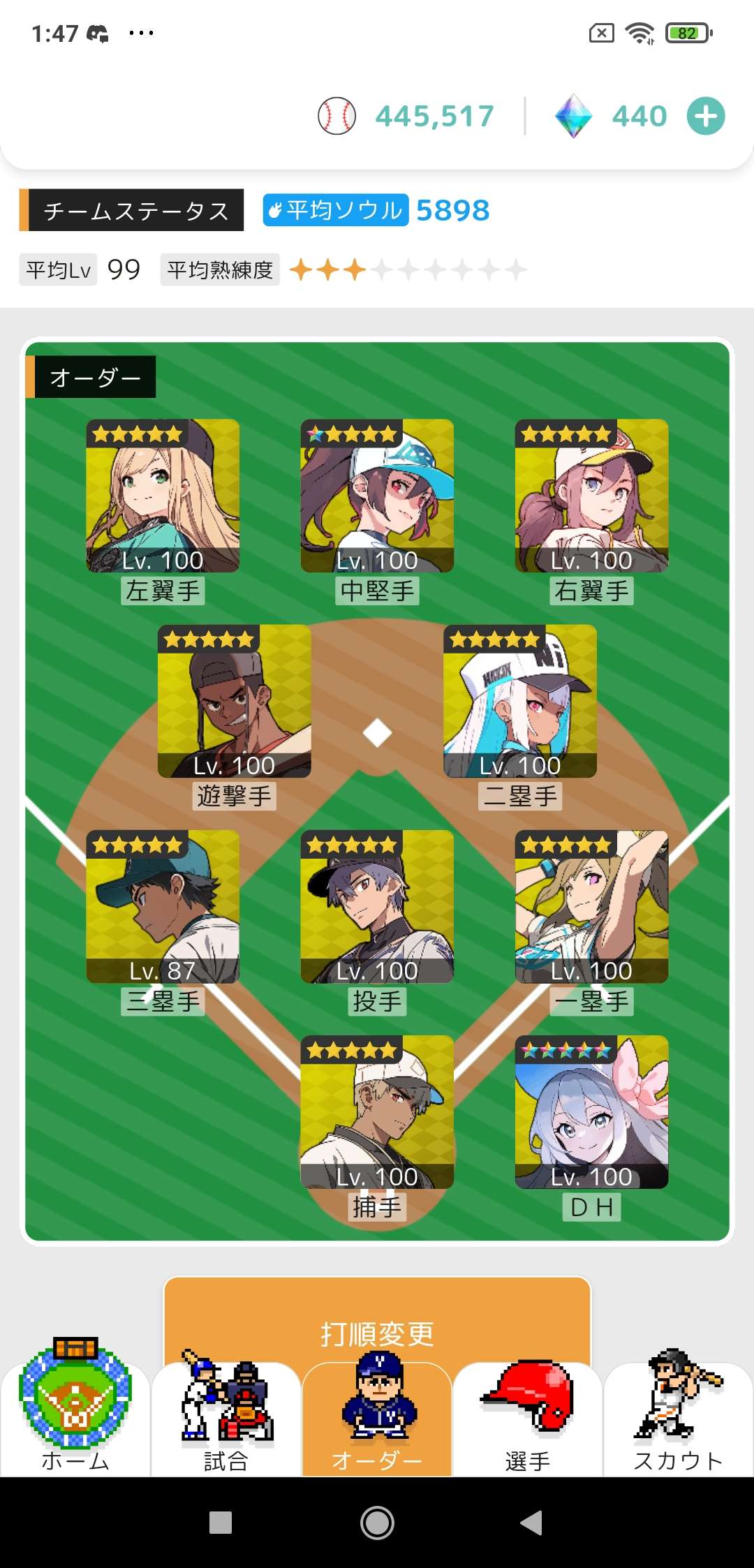Viewport: 754px width, 1568px height.
Task: Tap the Android back navigation button
Action: pos(532,1523)
